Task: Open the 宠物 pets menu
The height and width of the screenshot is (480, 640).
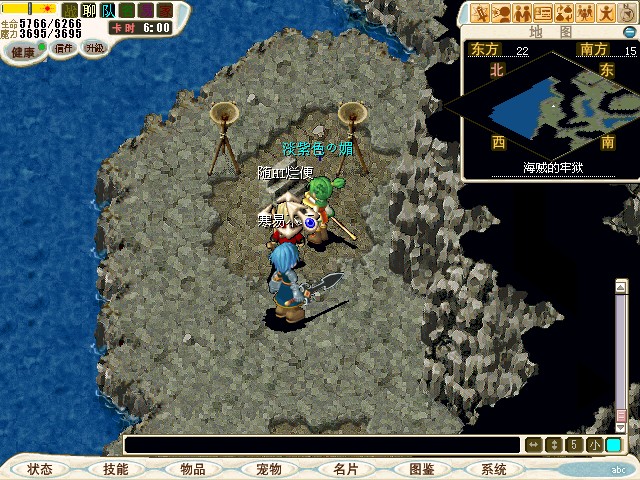Action: (268, 469)
